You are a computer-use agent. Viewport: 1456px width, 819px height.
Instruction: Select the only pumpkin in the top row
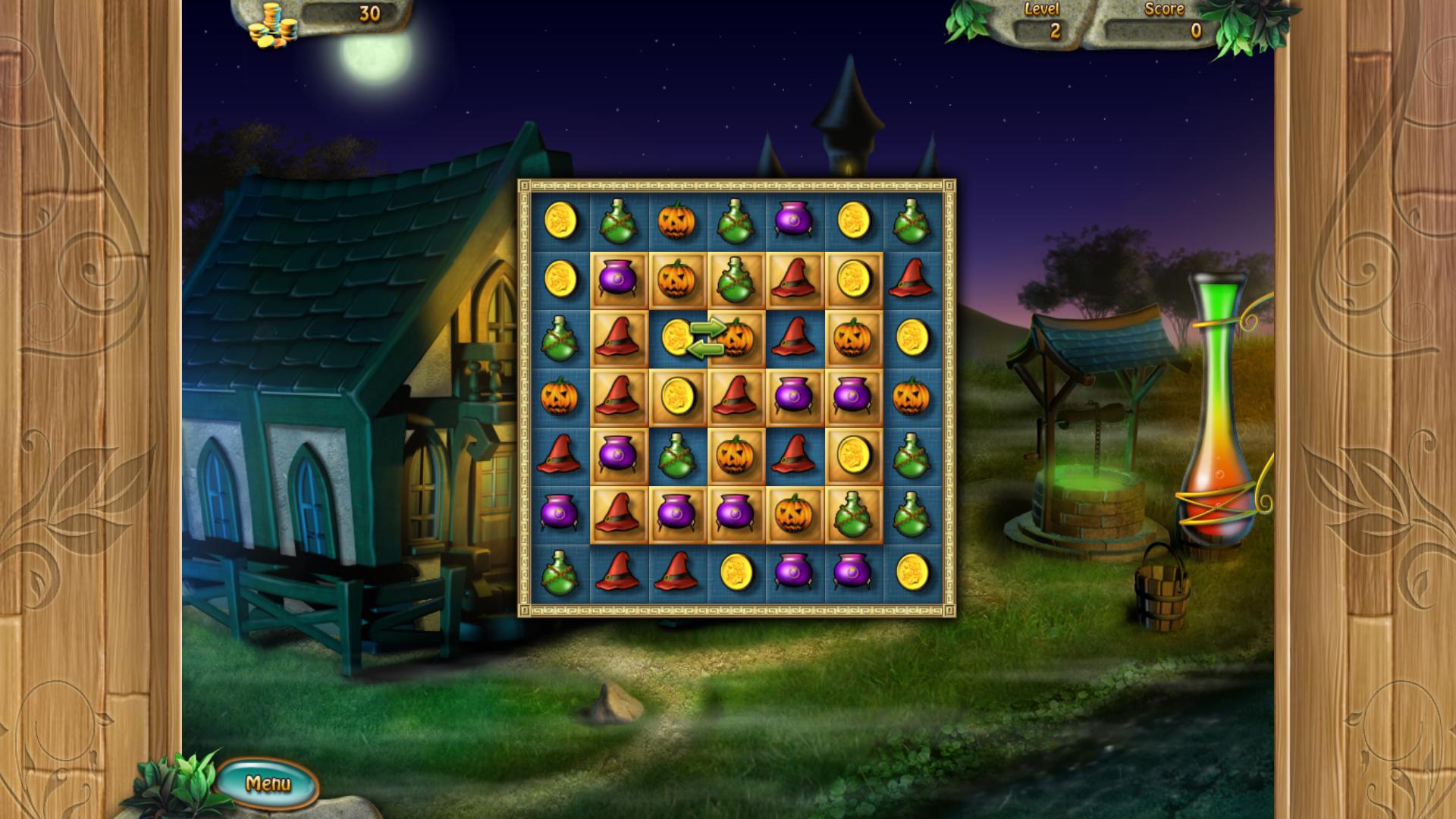click(677, 221)
